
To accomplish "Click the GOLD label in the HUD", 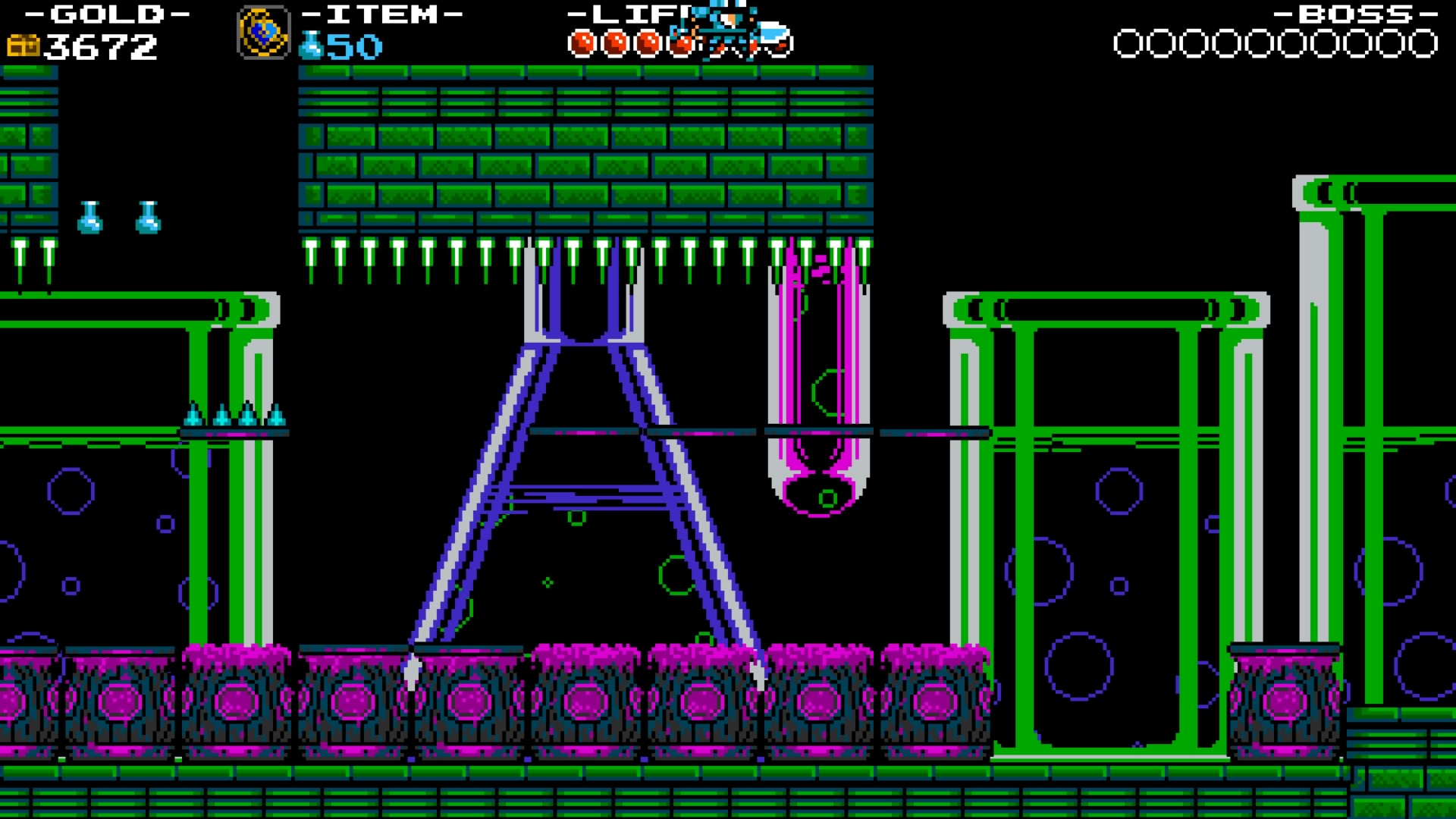I will (x=106, y=13).
